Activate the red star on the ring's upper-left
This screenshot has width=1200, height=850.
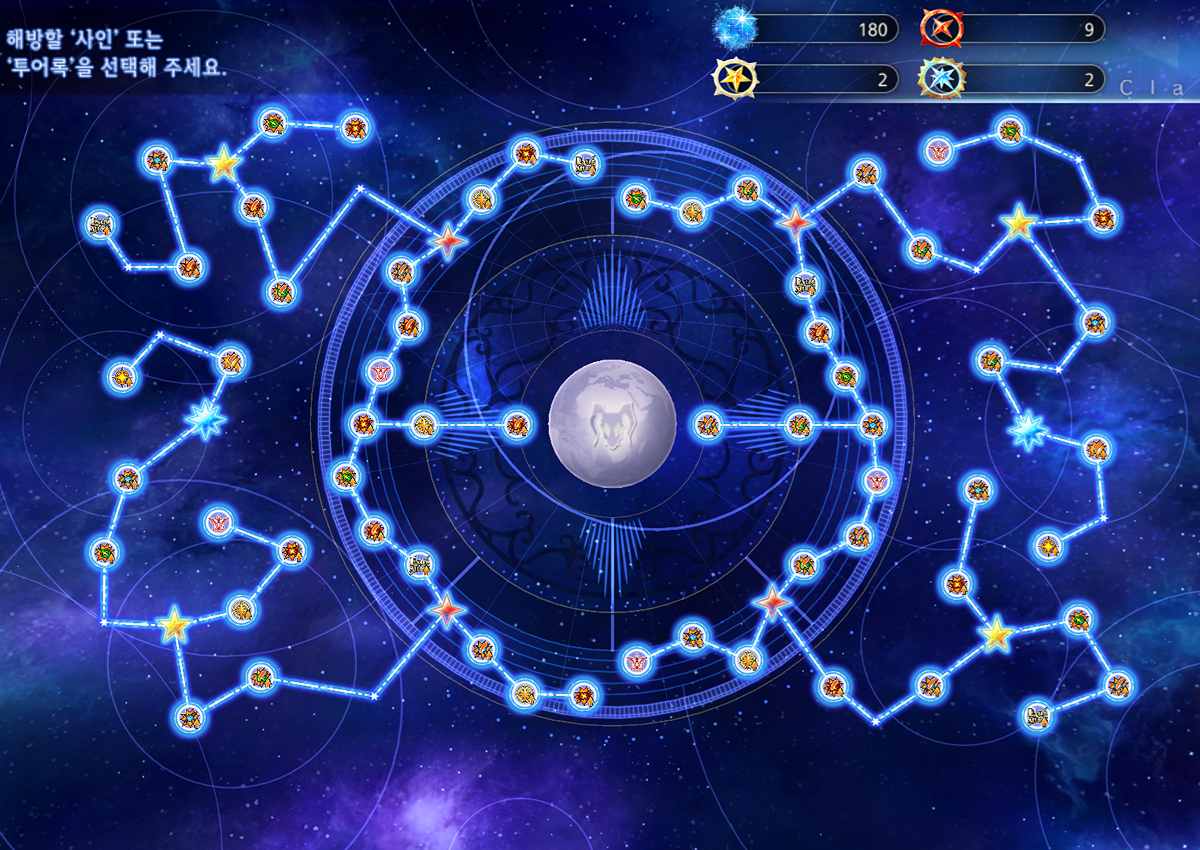tap(447, 240)
